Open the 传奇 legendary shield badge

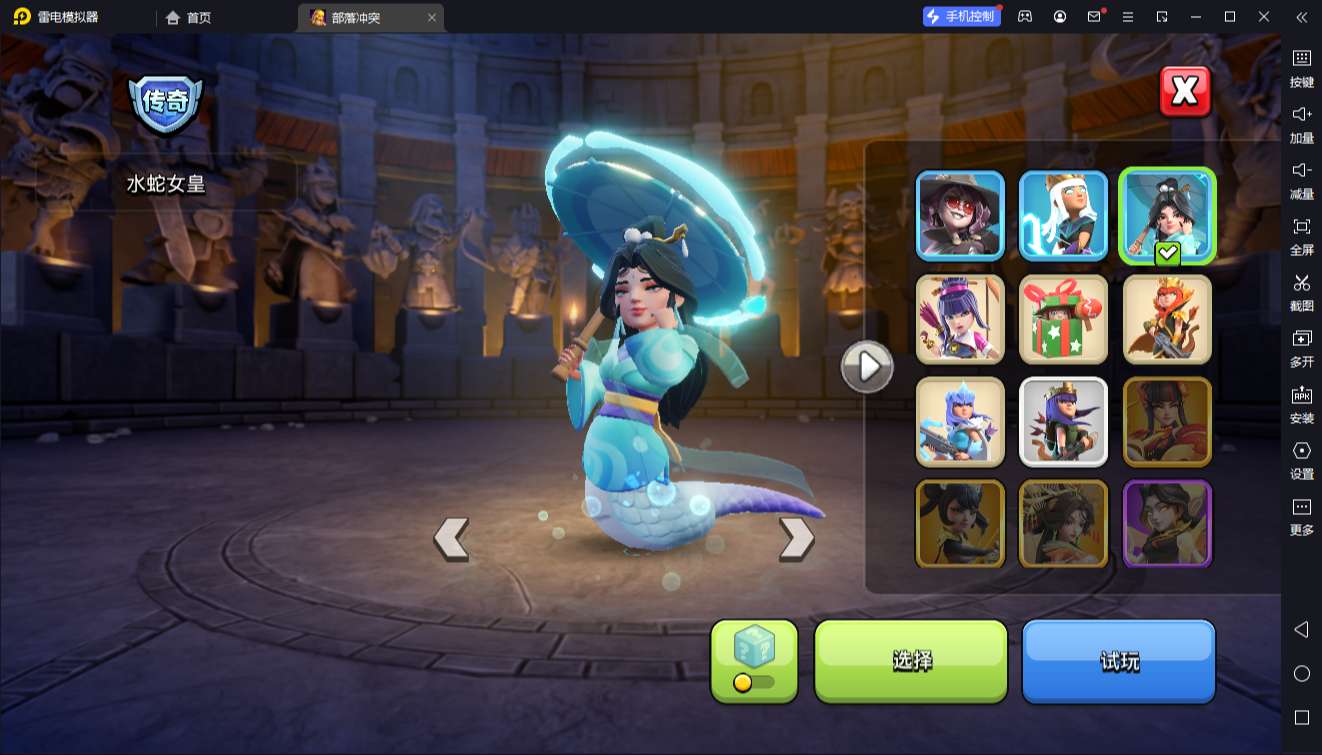tap(165, 102)
